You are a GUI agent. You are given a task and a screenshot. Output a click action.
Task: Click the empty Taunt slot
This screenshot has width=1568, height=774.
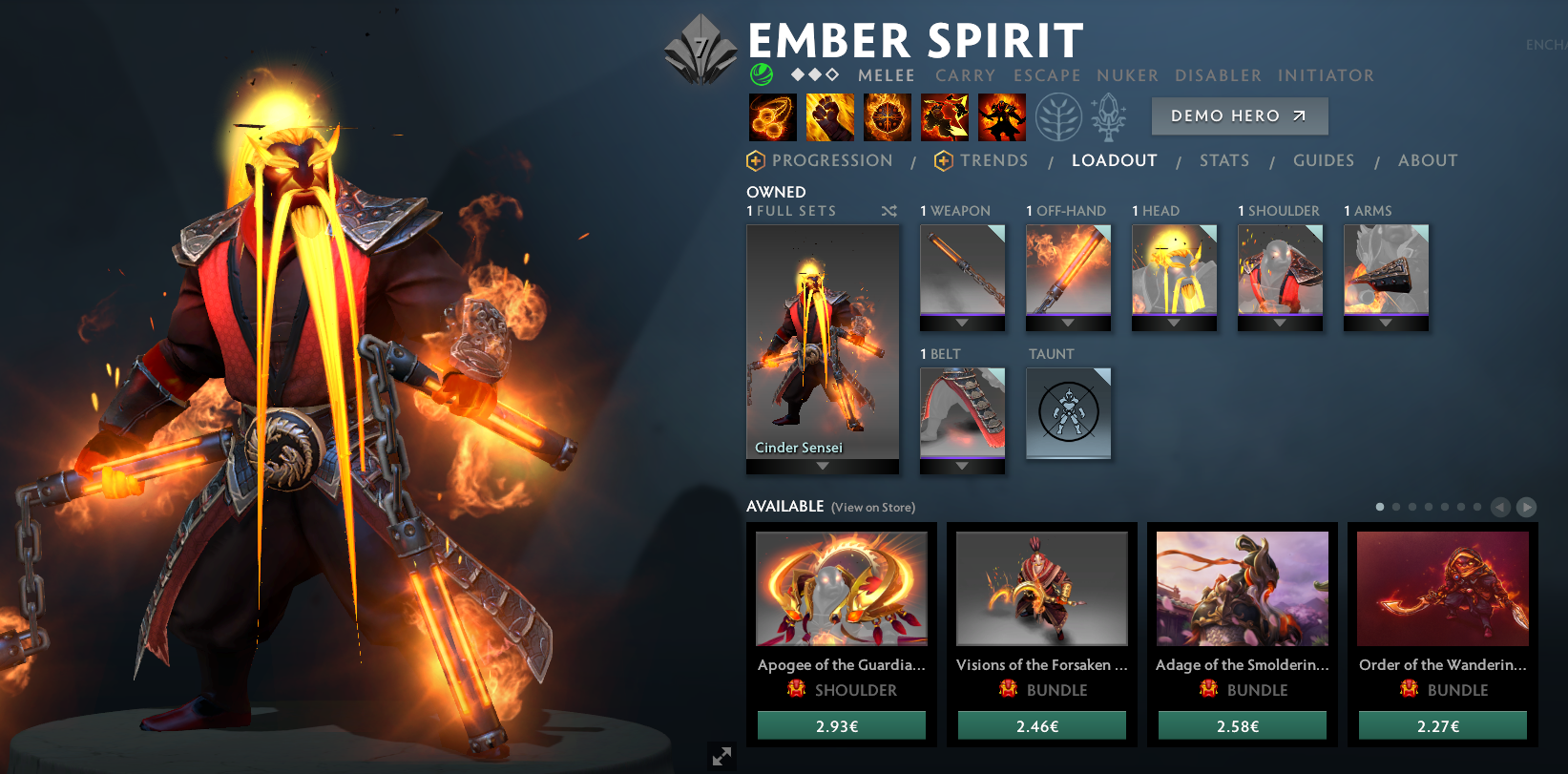pos(1068,413)
